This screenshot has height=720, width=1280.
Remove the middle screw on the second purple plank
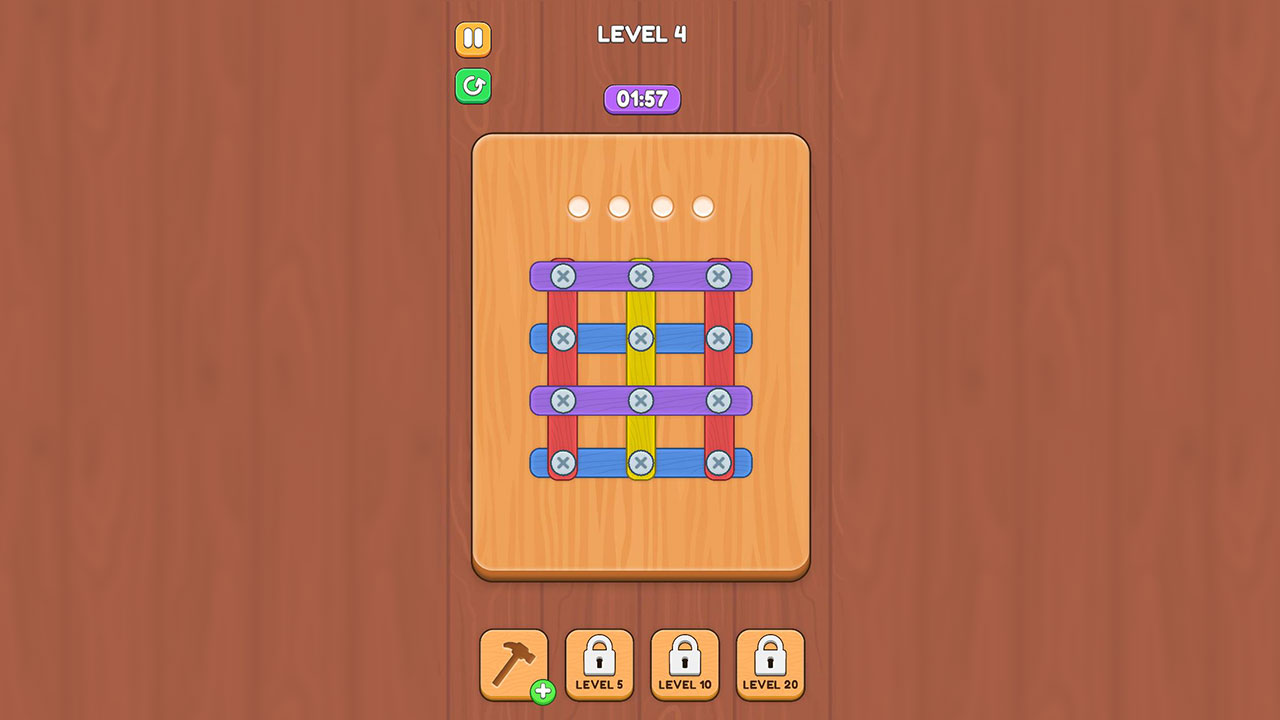[642, 400]
